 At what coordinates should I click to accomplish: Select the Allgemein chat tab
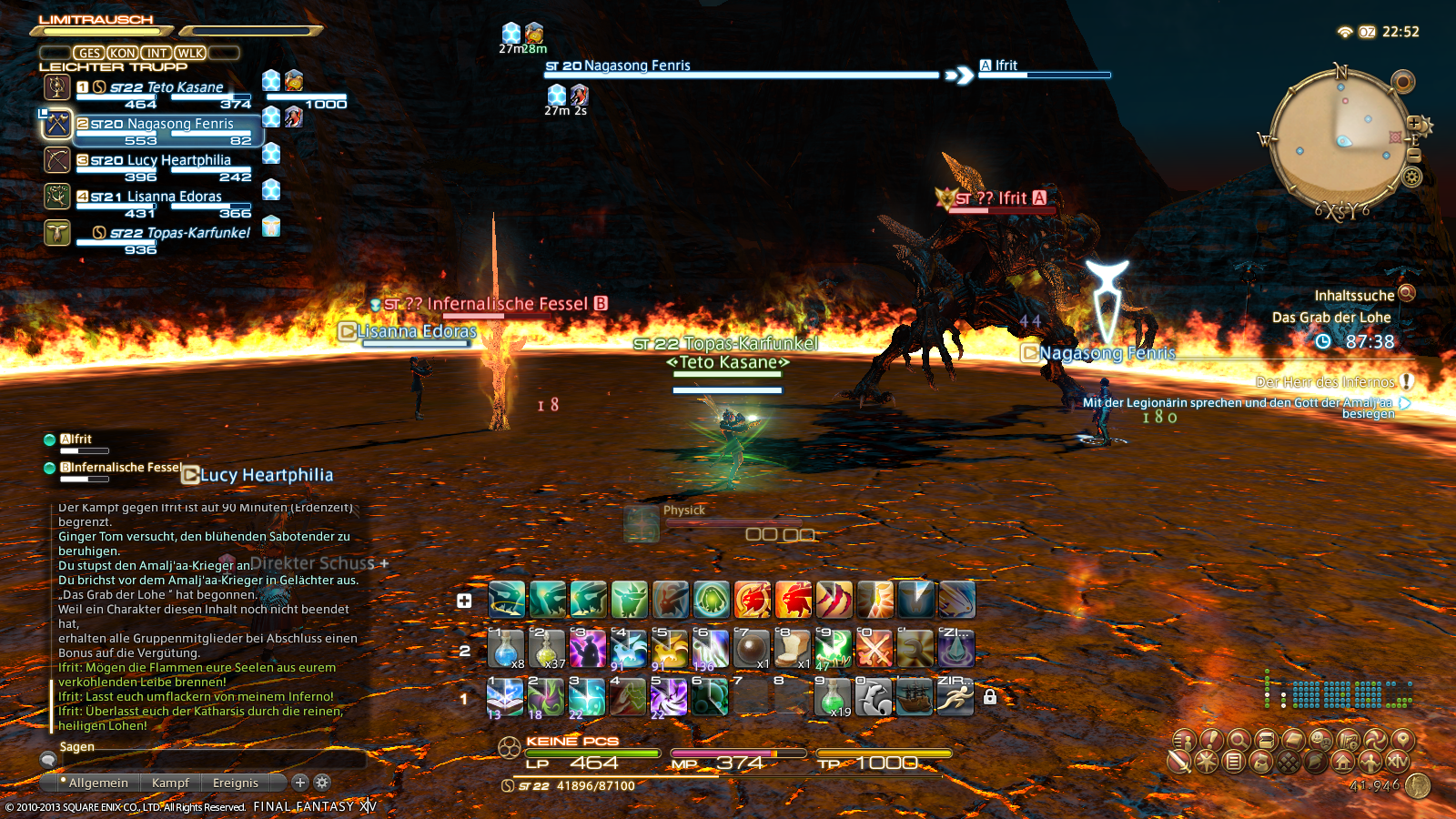point(96,783)
